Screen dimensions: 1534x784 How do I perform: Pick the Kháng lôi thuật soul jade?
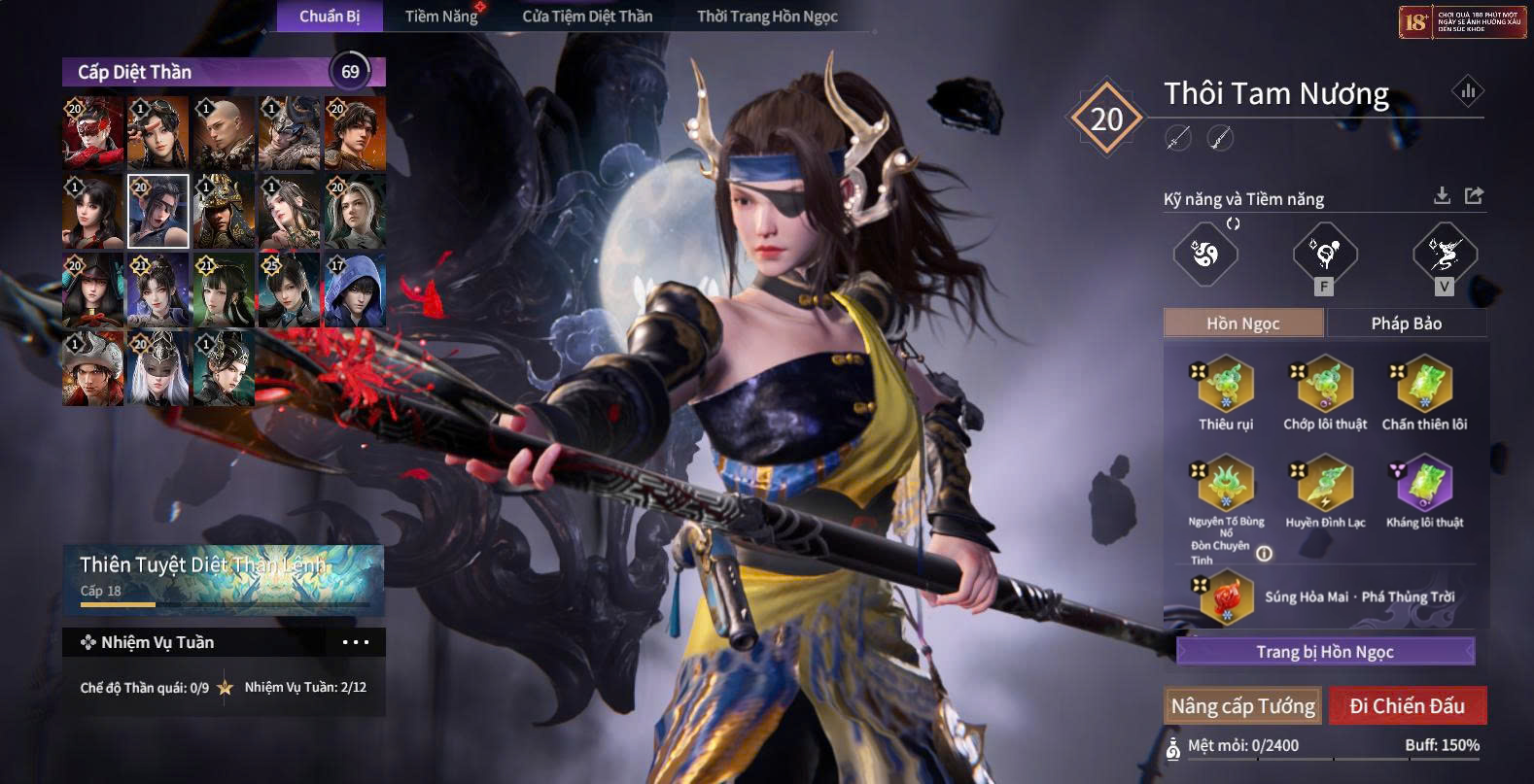[x=1424, y=484]
